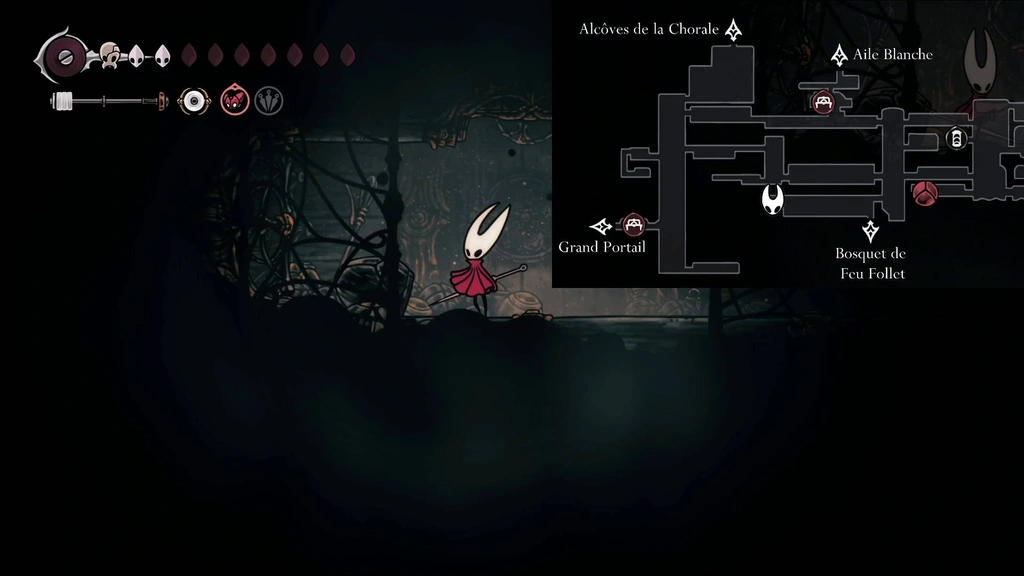This screenshot has height=576, width=1024.
Task: Click the bench marker near Grand Portail
Action: (633, 225)
